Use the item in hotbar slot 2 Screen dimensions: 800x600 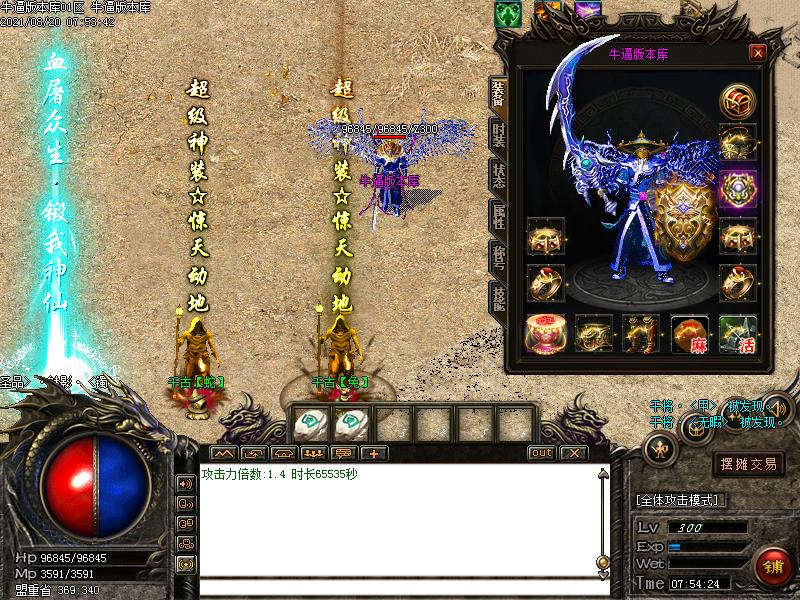point(352,424)
